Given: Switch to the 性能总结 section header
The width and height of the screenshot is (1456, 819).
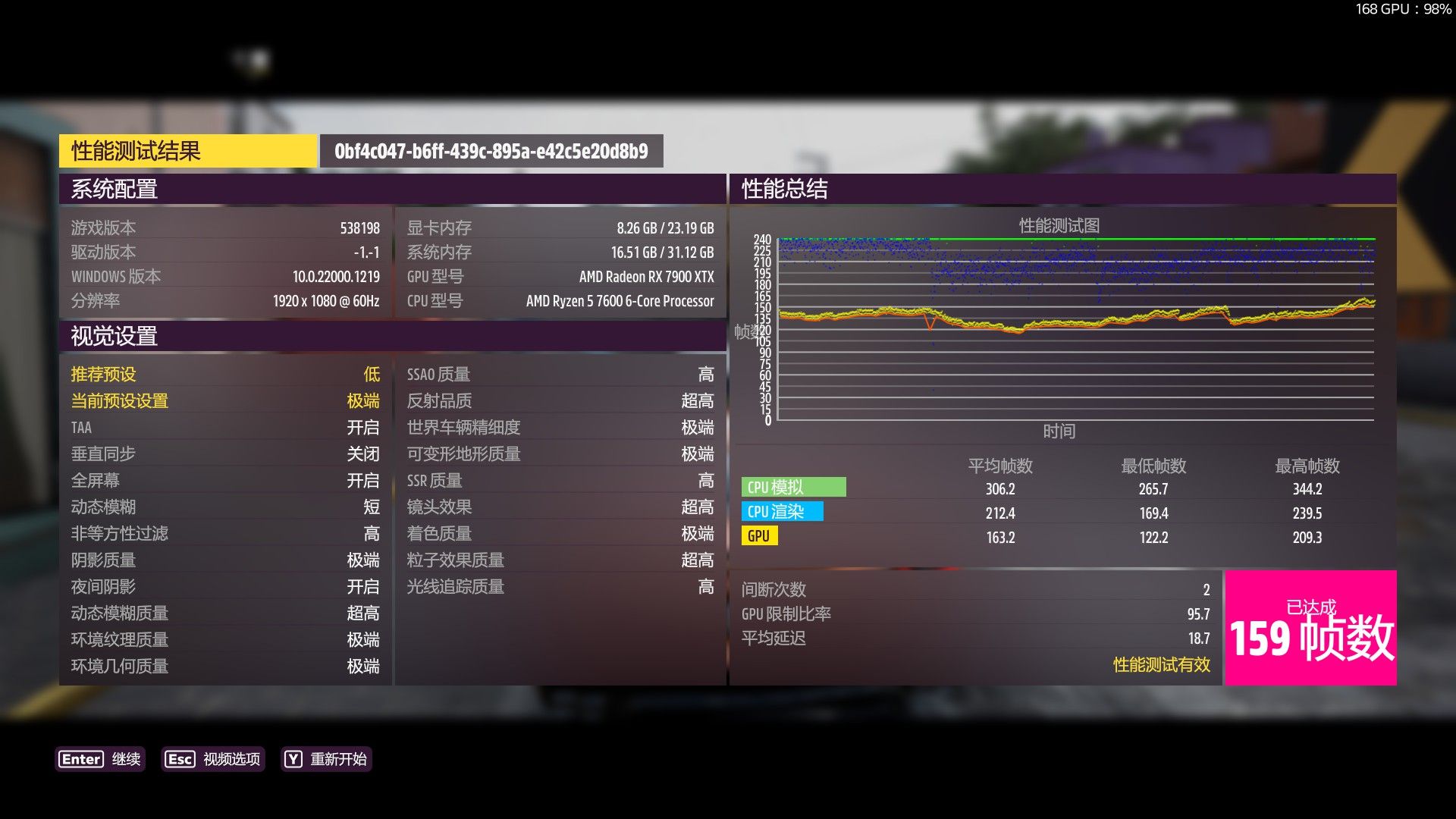Looking at the screenshot, I should coord(783,190).
